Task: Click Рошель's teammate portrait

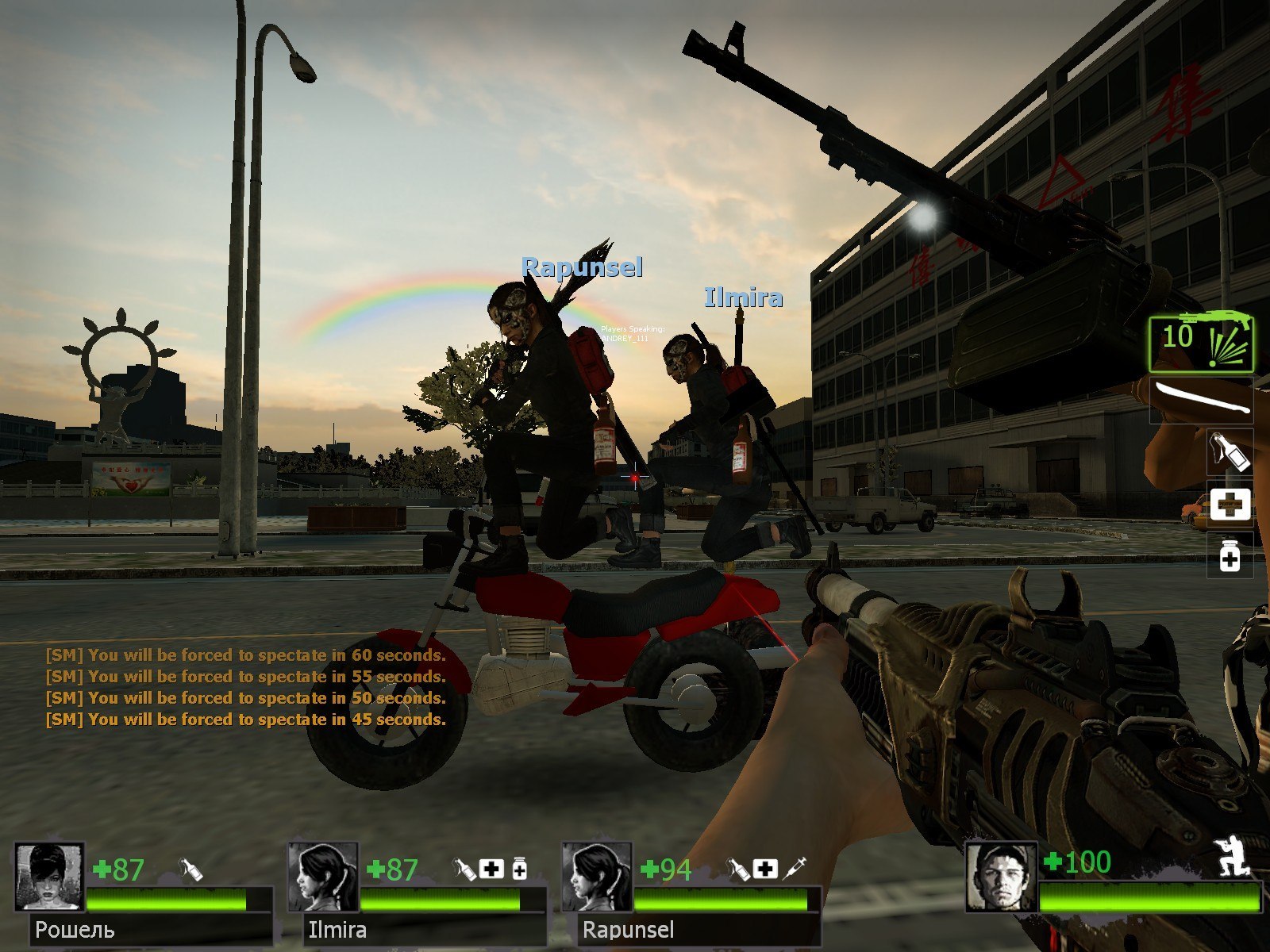Action: pos(49,877)
